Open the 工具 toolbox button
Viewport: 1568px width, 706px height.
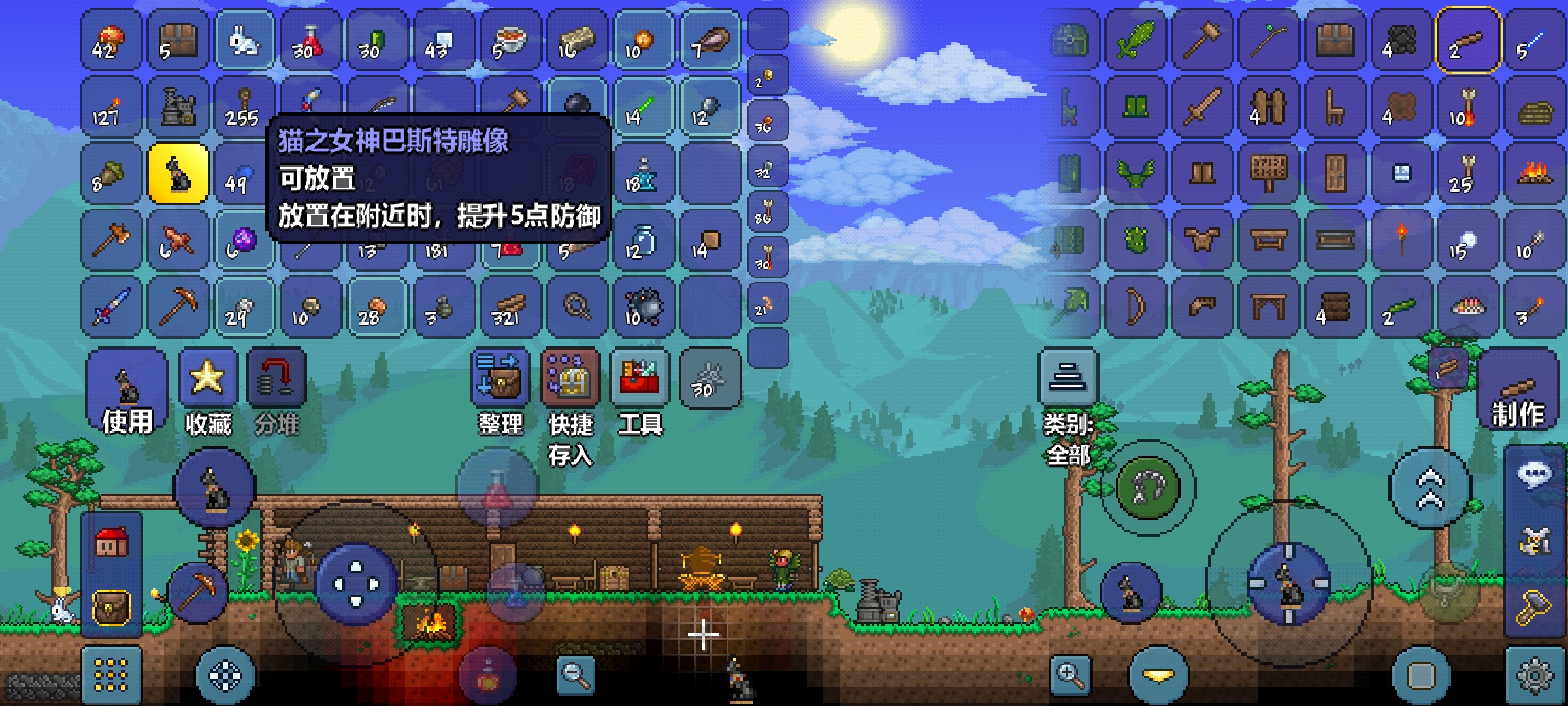pos(640,392)
